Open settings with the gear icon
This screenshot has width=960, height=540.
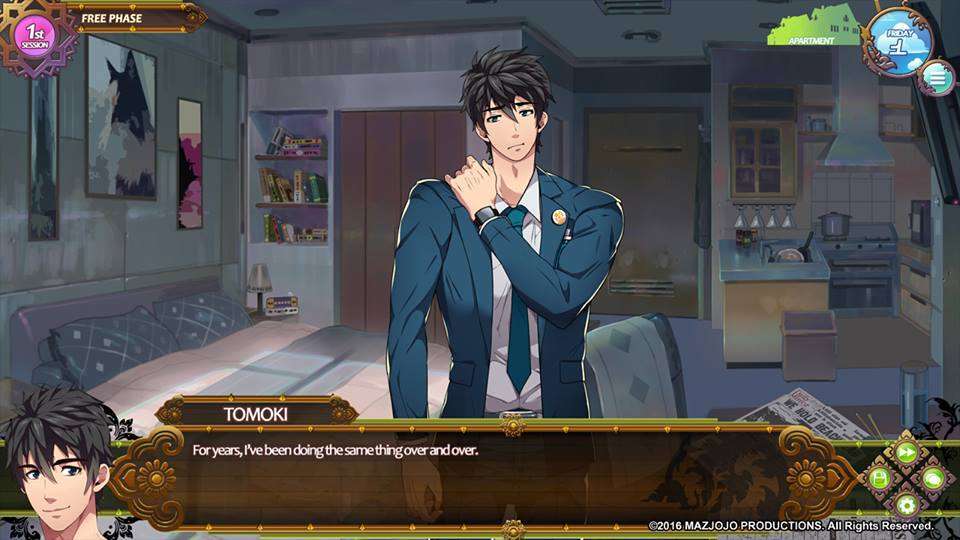point(907,504)
